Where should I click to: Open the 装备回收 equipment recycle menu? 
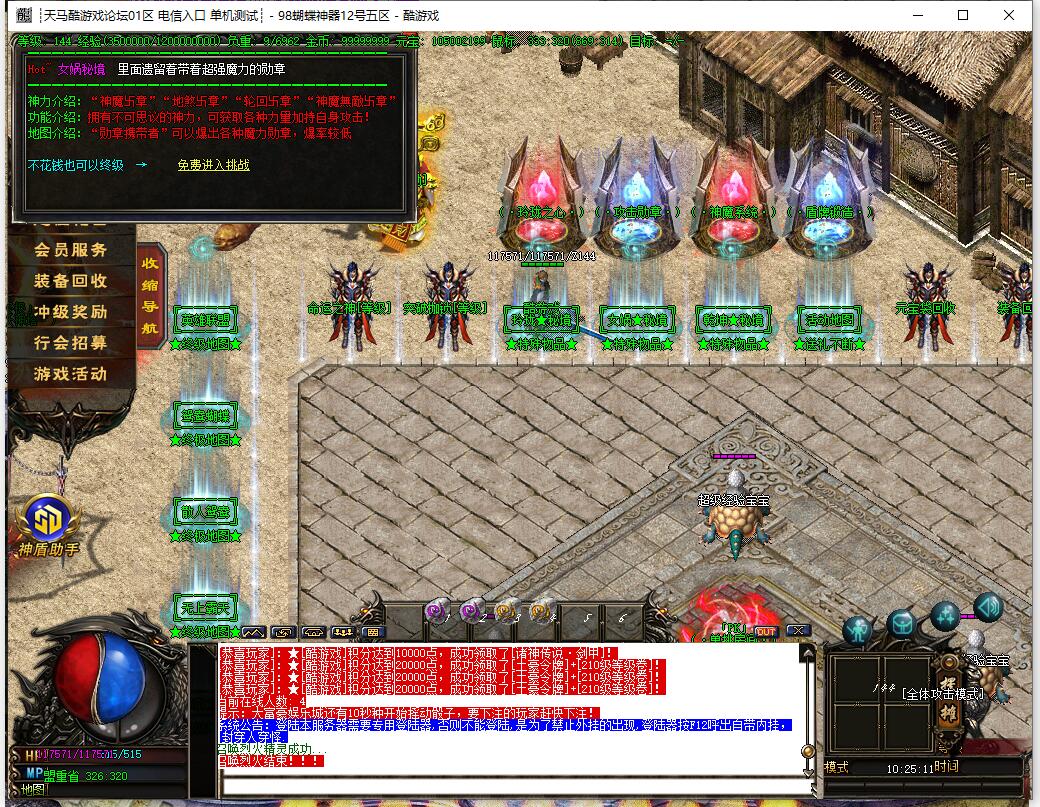(70, 281)
